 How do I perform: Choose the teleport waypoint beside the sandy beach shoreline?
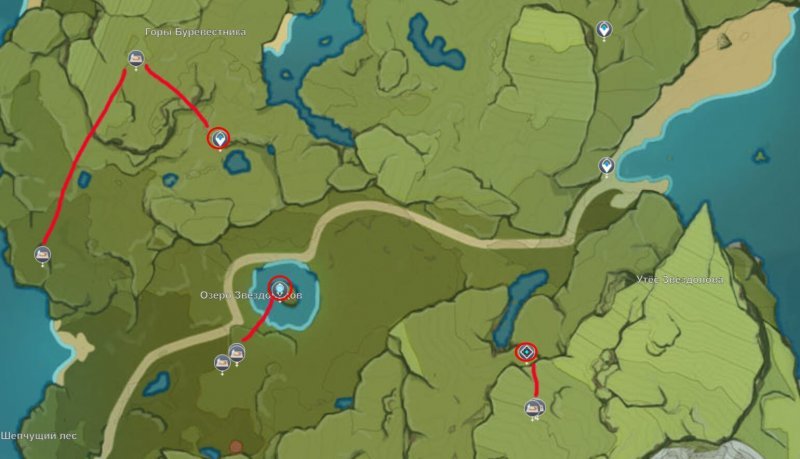pos(605,165)
